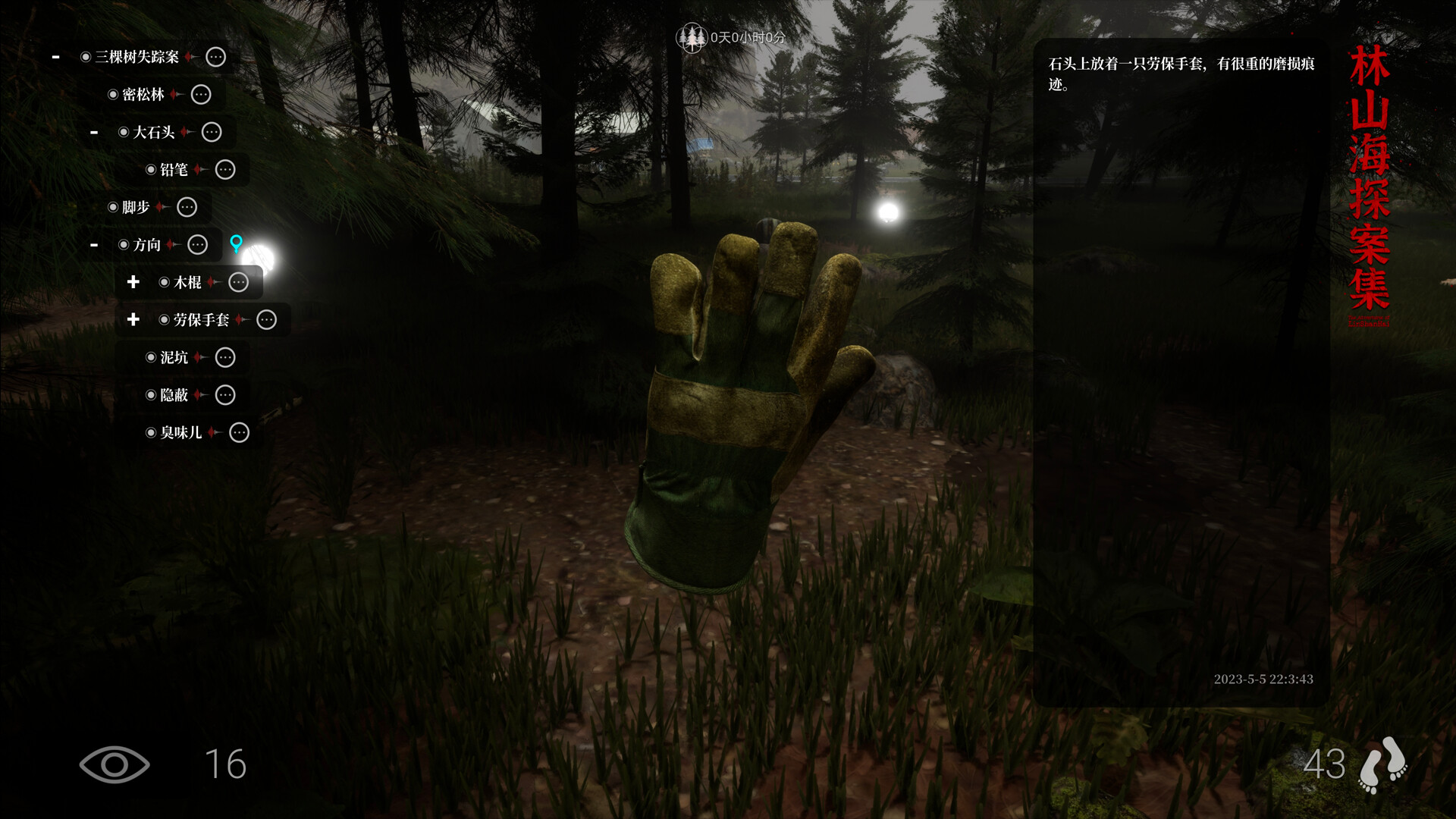
Task: Click the timestamp 2023-5-5 22:3:43
Action: pyautogui.click(x=1263, y=679)
